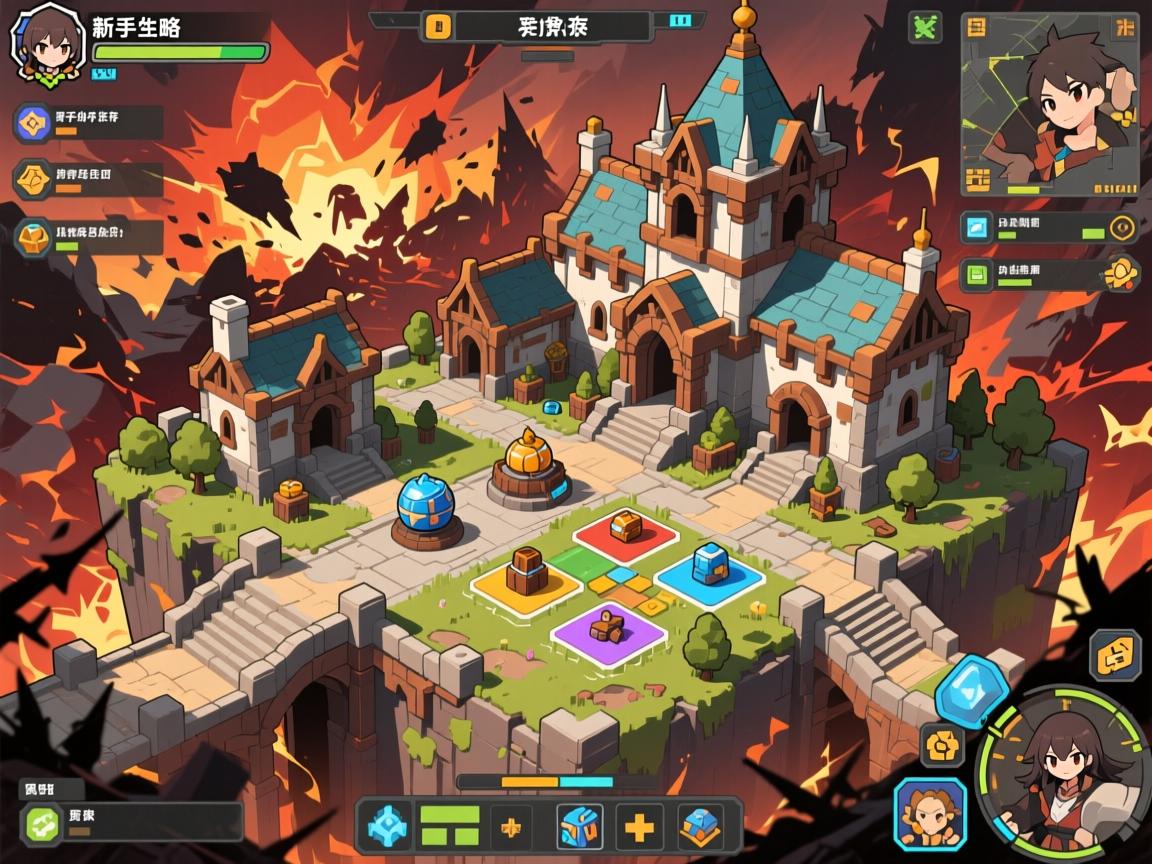Click the green bars hotbar button
The height and width of the screenshot is (864, 1152).
449,826
